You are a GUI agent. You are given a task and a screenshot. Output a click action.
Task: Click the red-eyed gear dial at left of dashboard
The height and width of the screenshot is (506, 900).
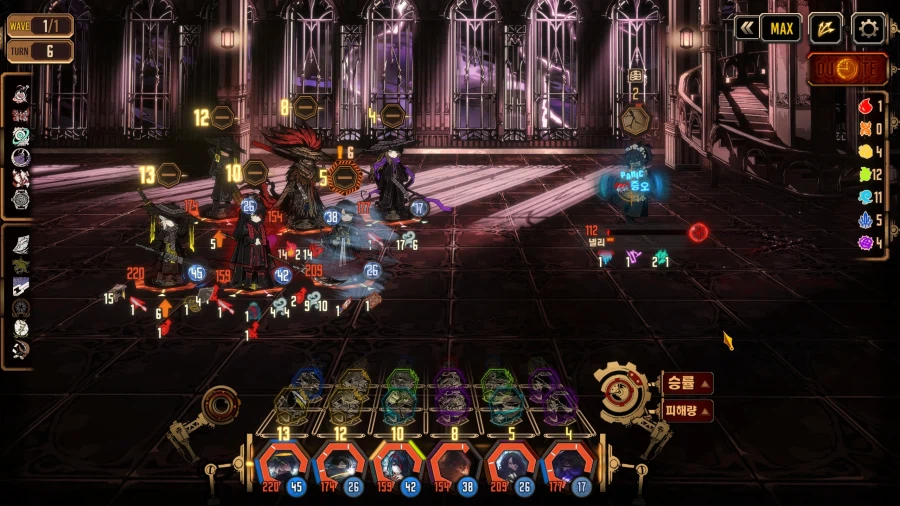coord(219,406)
